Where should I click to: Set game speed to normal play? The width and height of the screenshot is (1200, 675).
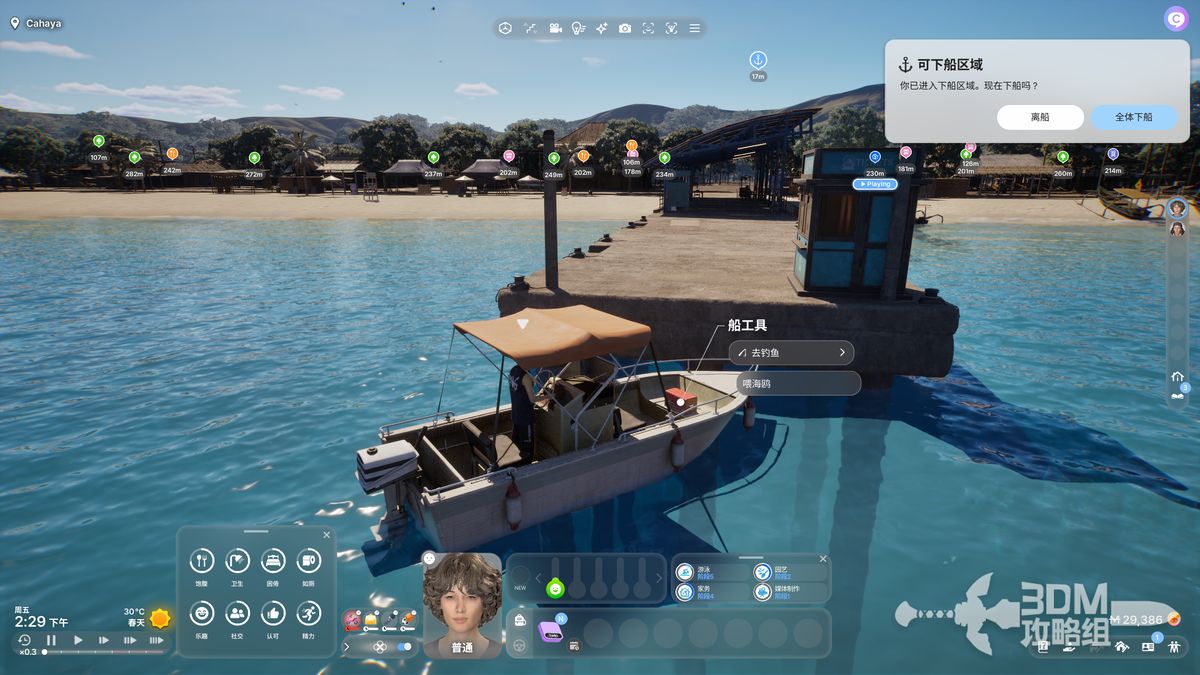[x=78, y=640]
